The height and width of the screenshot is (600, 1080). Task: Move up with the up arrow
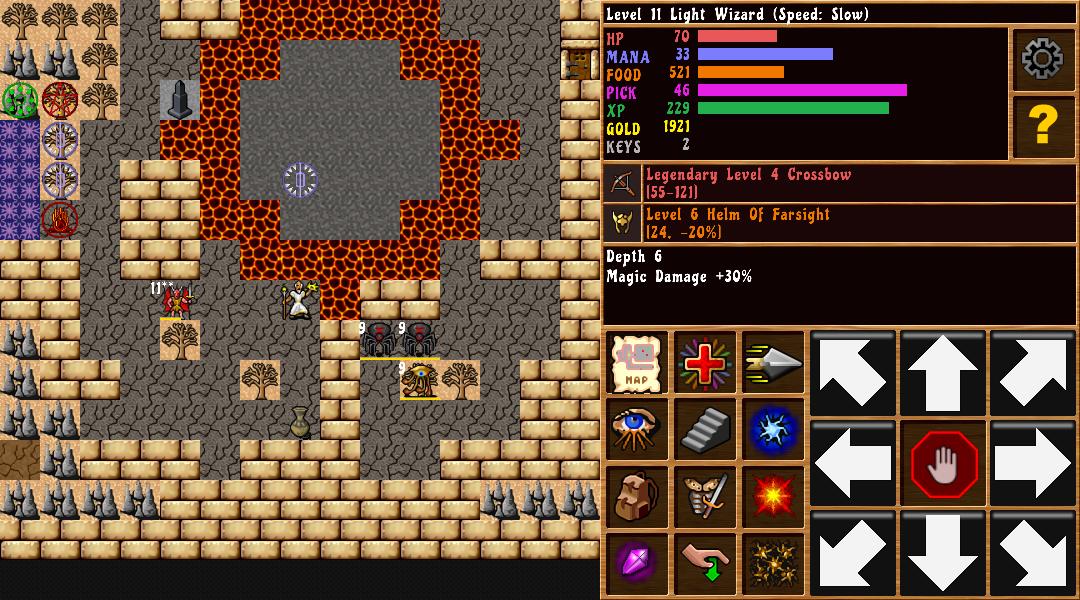pyautogui.click(x=943, y=373)
